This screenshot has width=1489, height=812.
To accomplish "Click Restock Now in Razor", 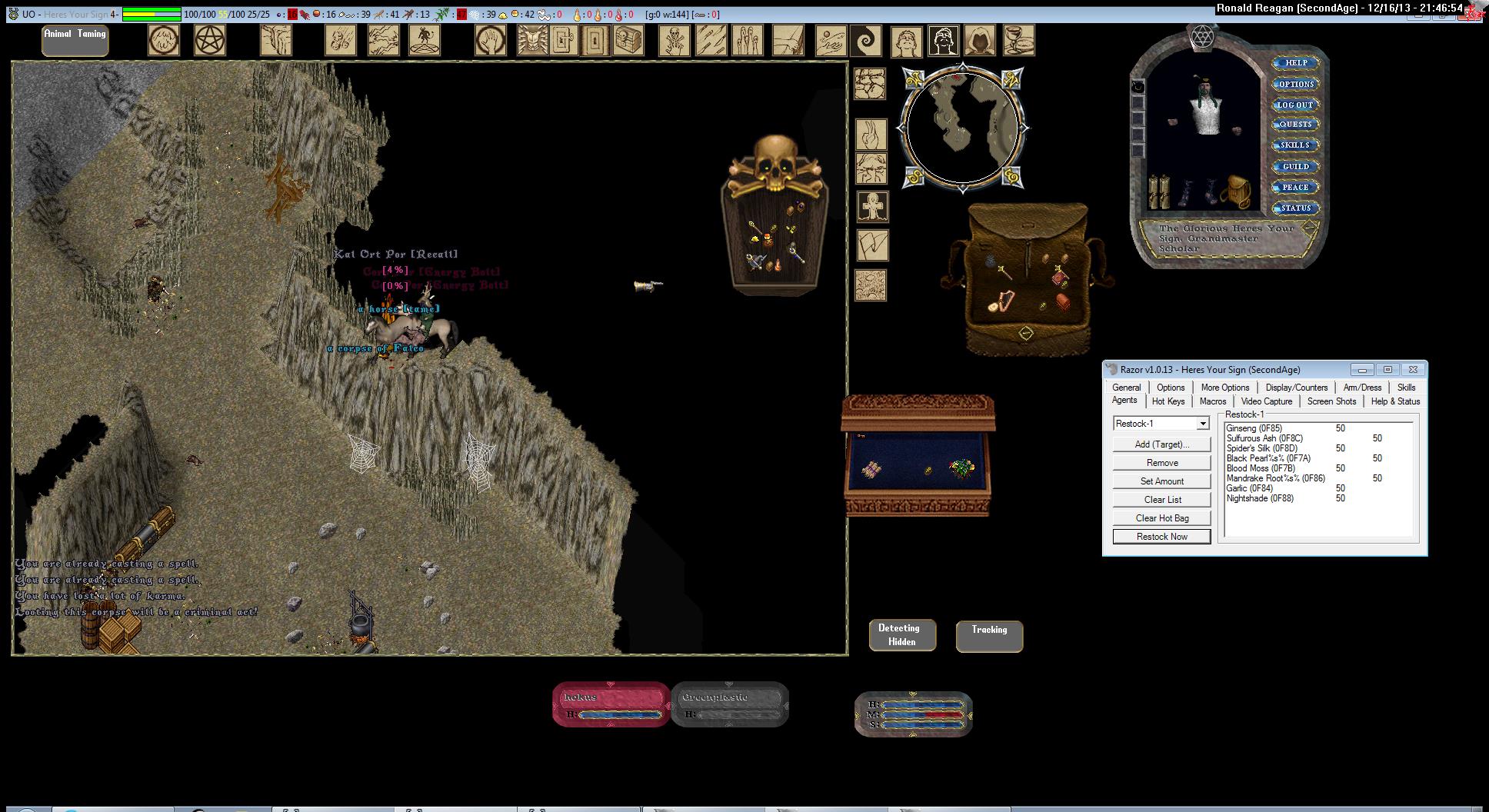I will click(x=1161, y=537).
